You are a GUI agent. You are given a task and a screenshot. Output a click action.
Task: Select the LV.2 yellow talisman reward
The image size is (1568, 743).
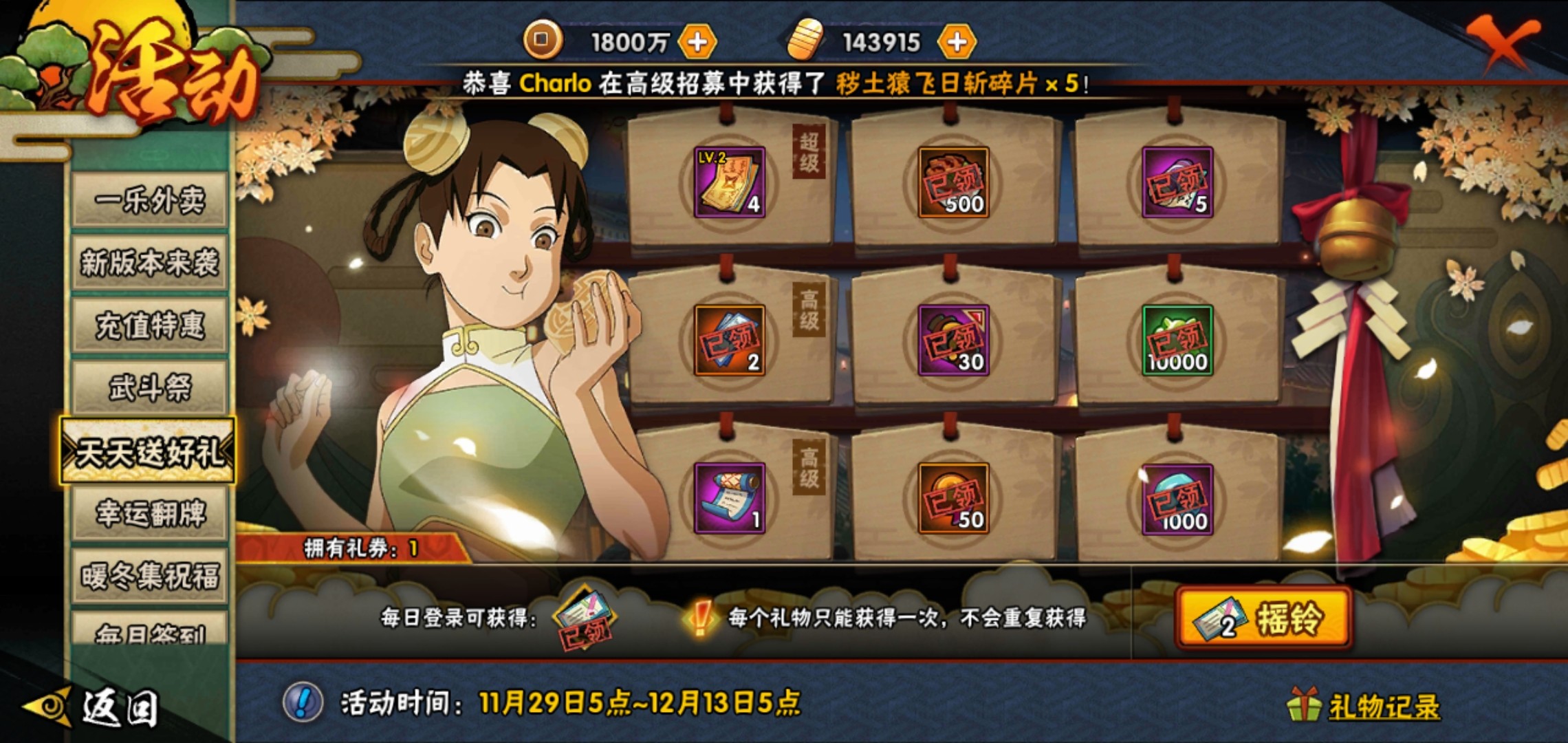tap(729, 182)
